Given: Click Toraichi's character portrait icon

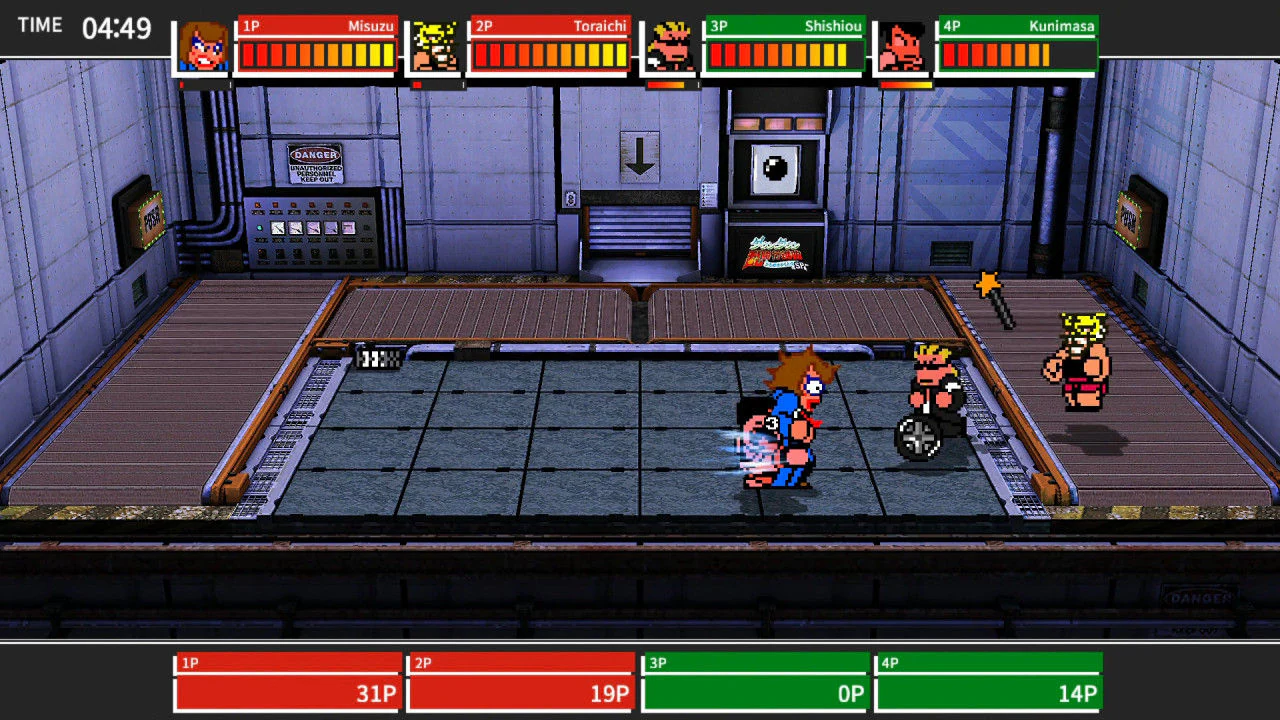Looking at the screenshot, I should click(x=434, y=45).
